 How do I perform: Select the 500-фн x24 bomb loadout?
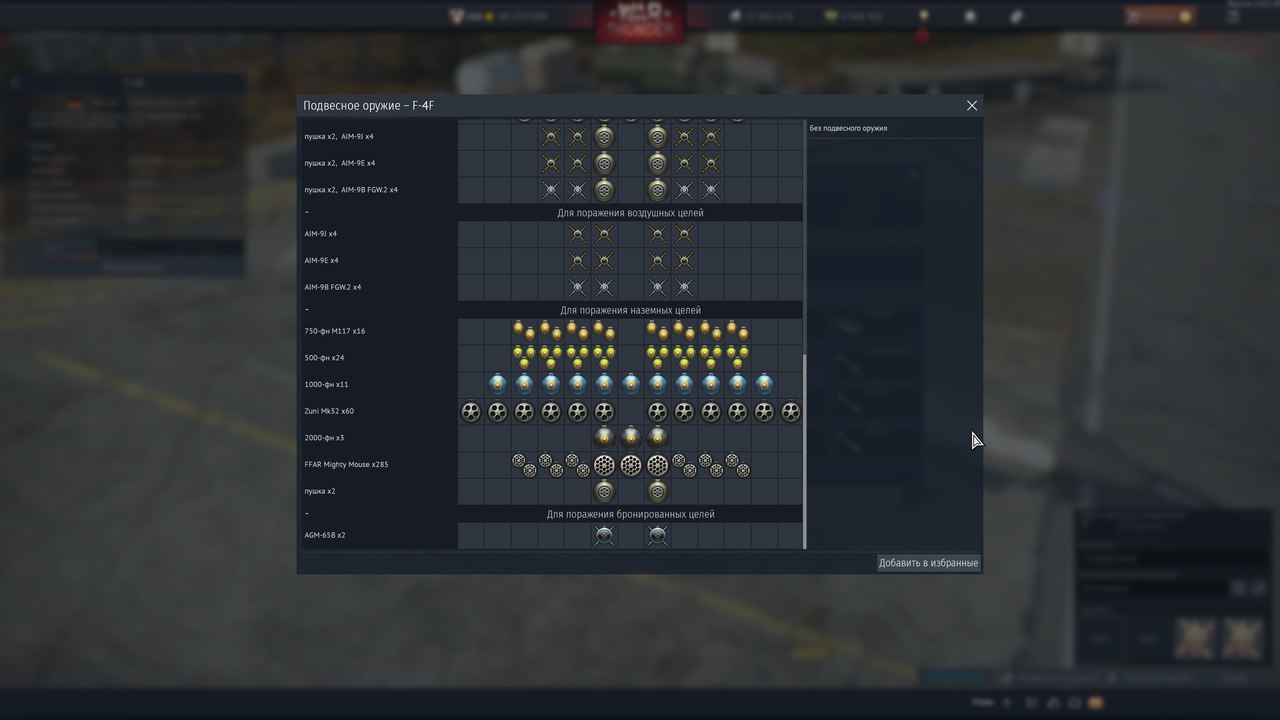coord(325,358)
